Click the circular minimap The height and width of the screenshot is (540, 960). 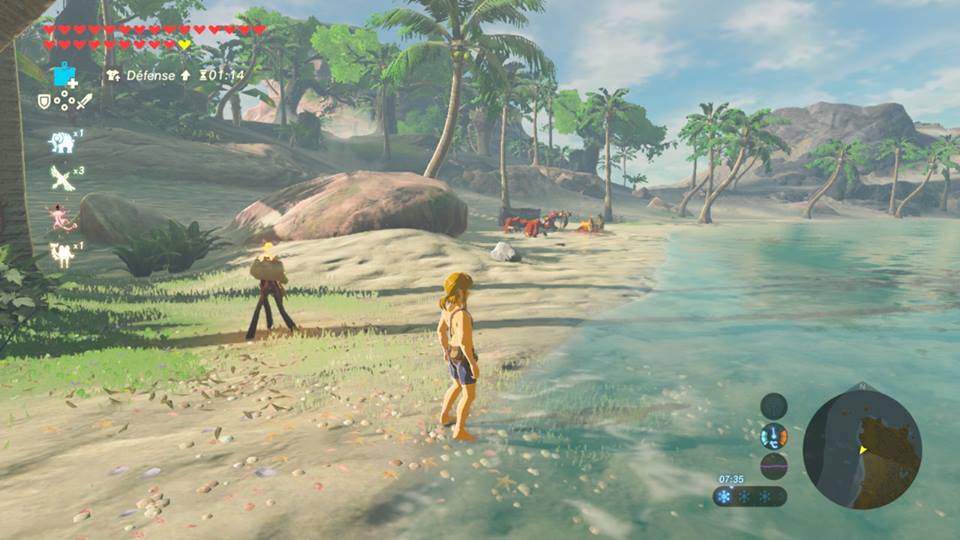[861, 450]
